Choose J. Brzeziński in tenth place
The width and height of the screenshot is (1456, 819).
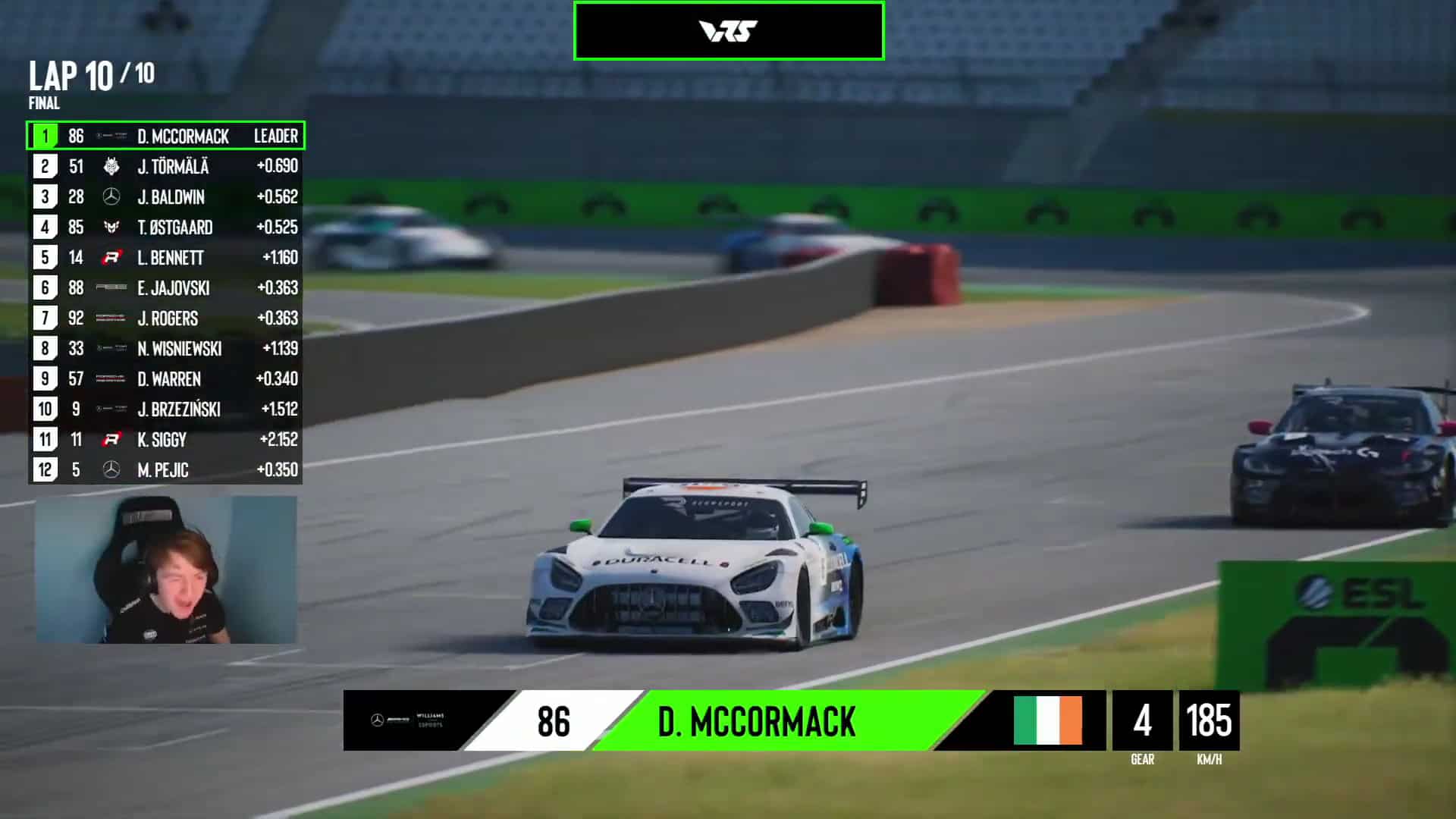(166, 409)
